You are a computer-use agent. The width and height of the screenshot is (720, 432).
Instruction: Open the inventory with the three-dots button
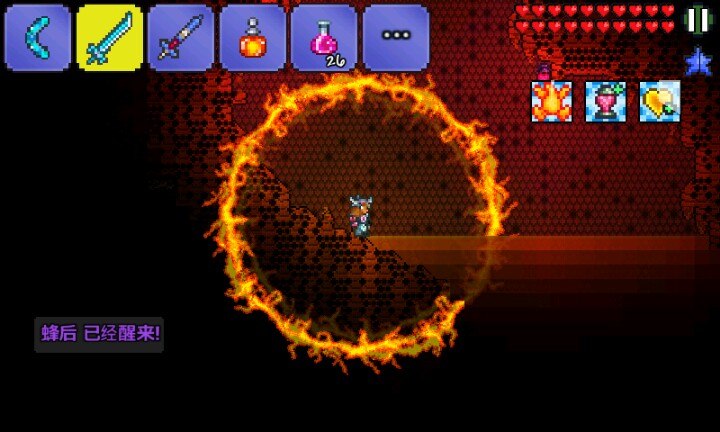(396, 38)
